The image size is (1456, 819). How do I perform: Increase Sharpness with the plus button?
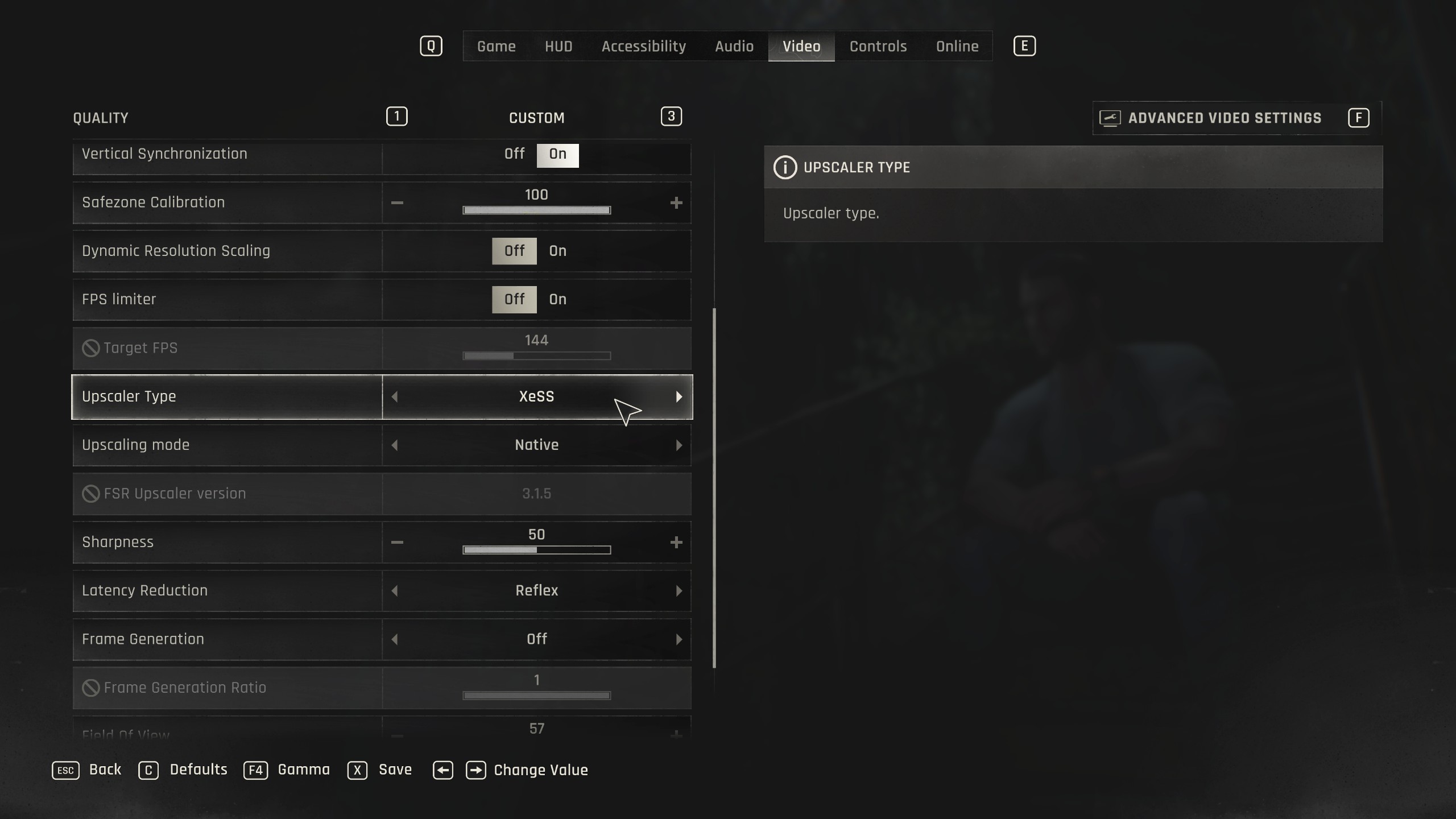pyautogui.click(x=676, y=543)
